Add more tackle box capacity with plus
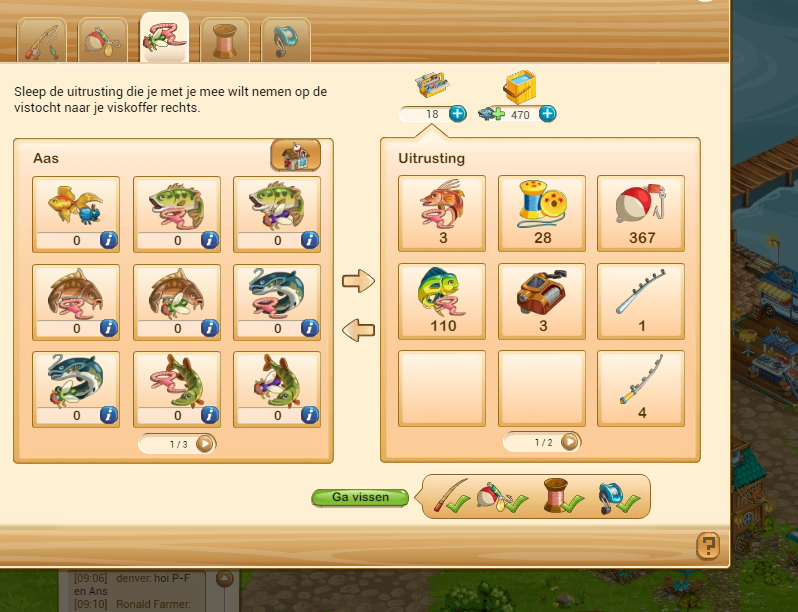 coord(457,114)
